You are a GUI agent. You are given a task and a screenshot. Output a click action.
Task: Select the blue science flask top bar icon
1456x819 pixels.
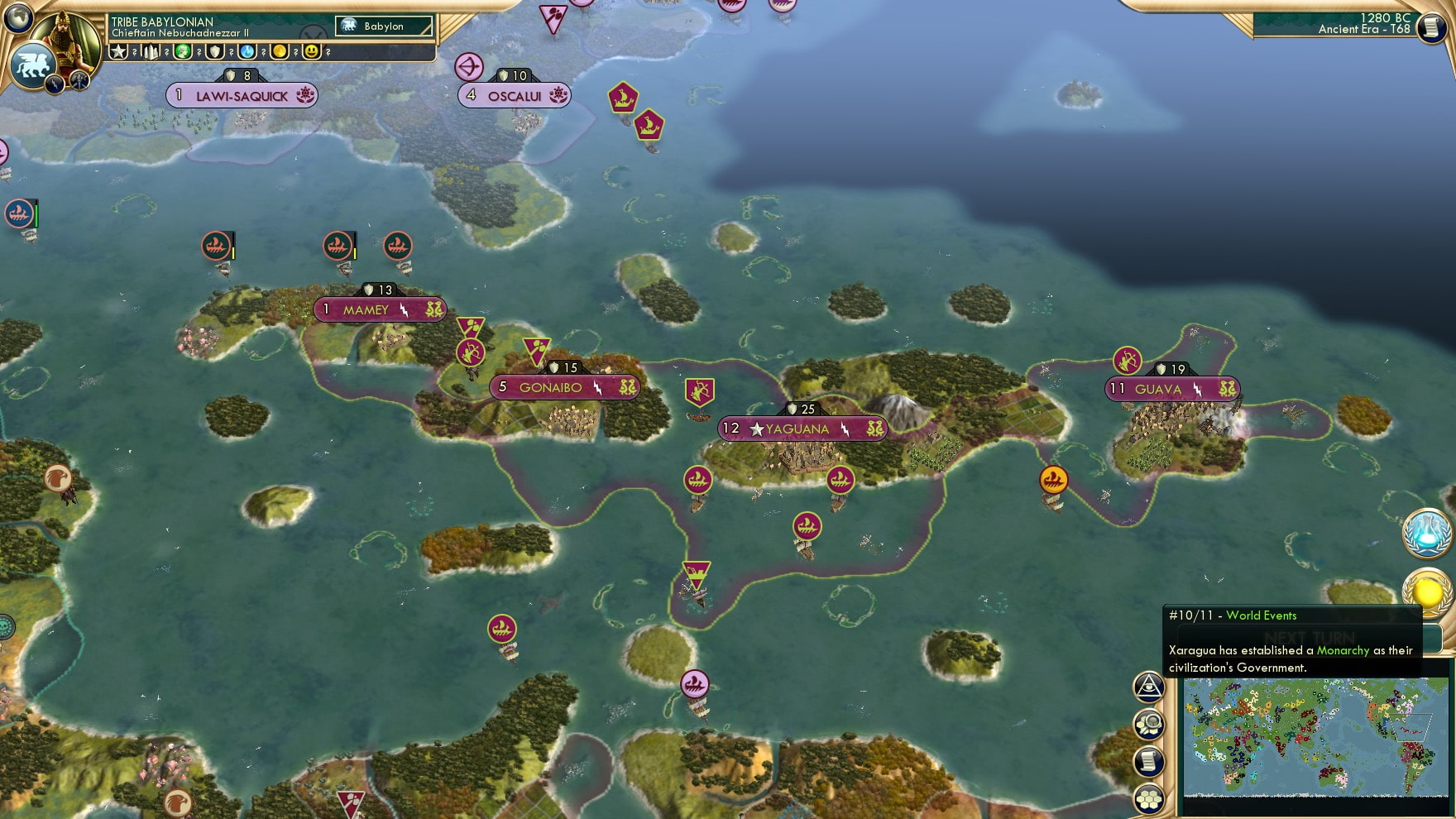click(247, 52)
